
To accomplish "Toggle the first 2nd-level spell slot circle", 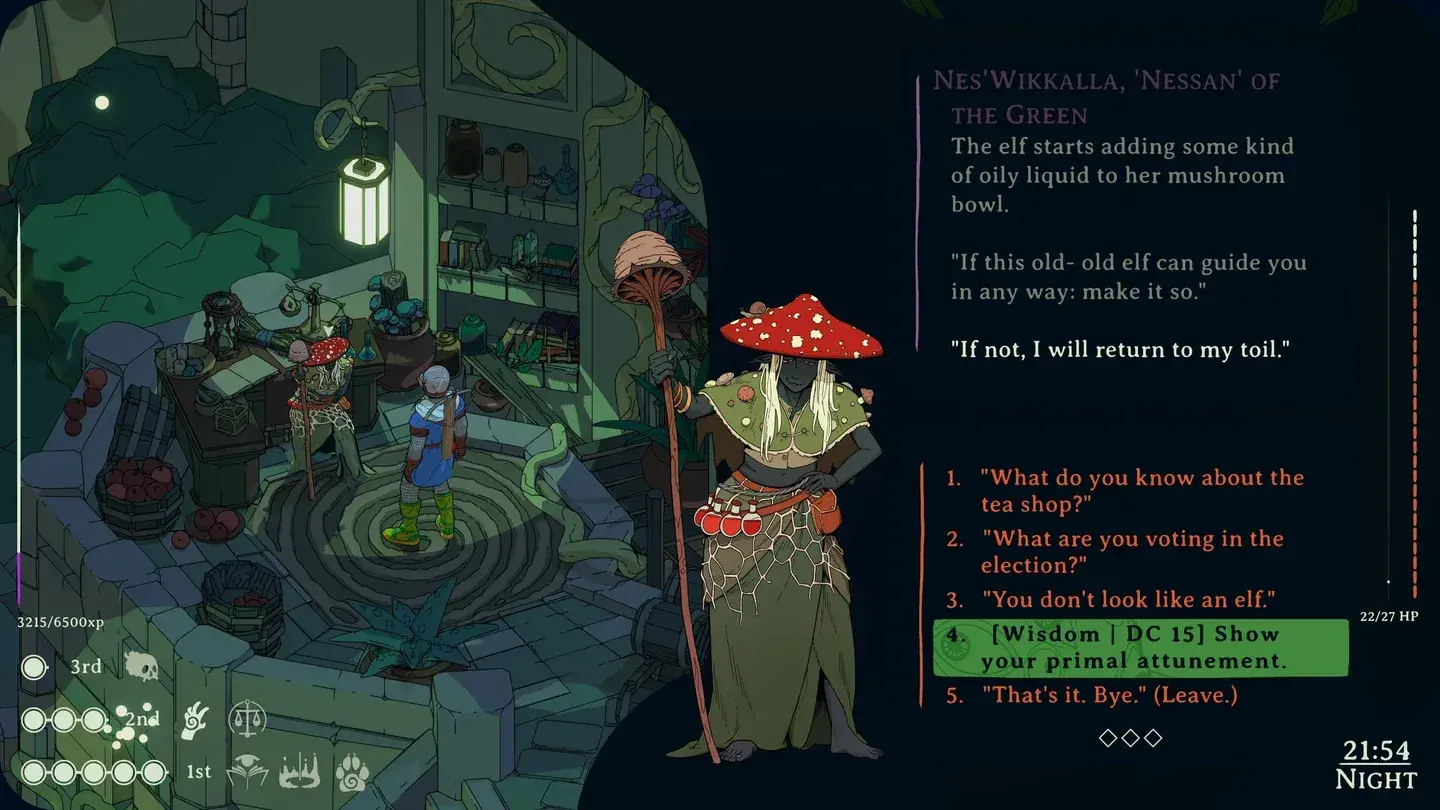I will pos(32,720).
